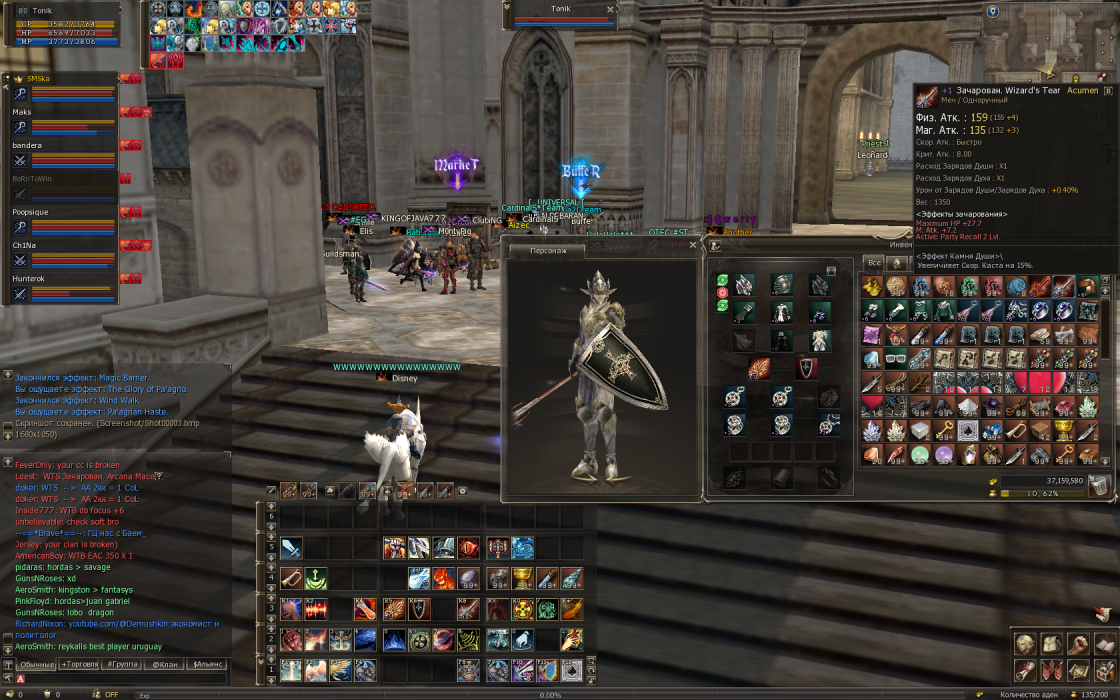Select the equipped helmet slot
The image size is (1120, 700).
(782, 286)
